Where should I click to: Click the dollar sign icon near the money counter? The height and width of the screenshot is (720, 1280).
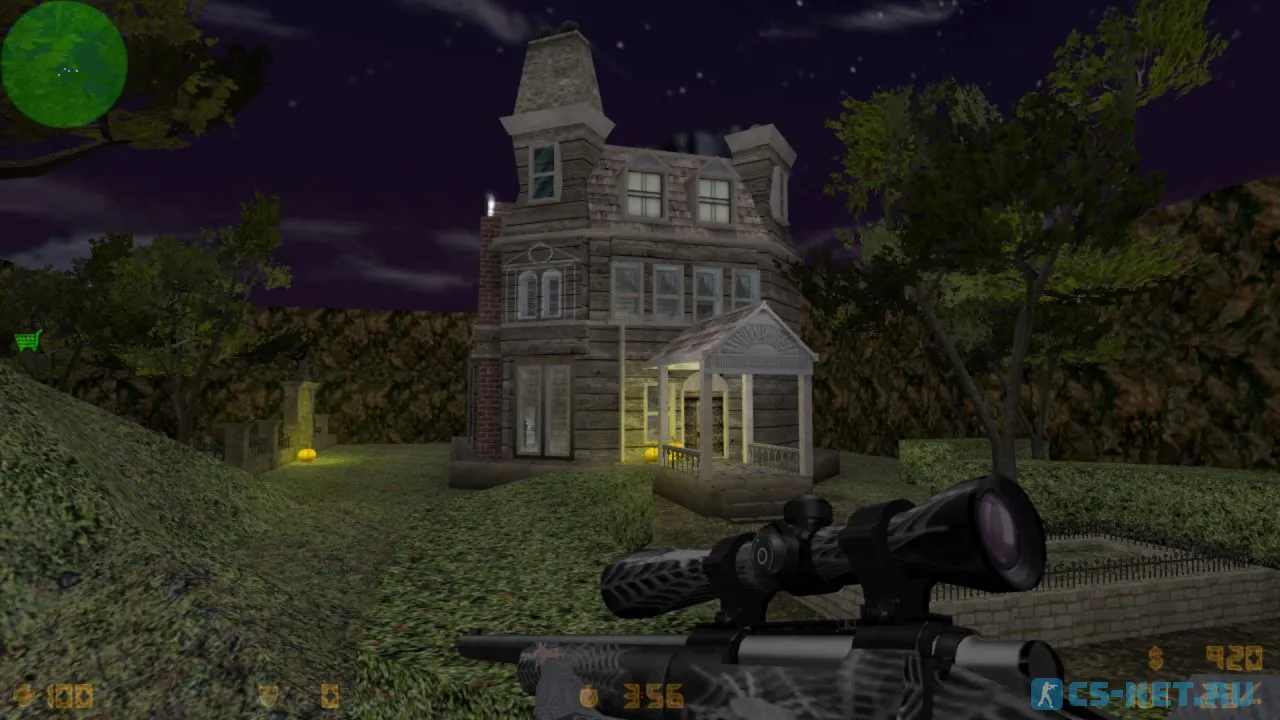(1154, 657)
